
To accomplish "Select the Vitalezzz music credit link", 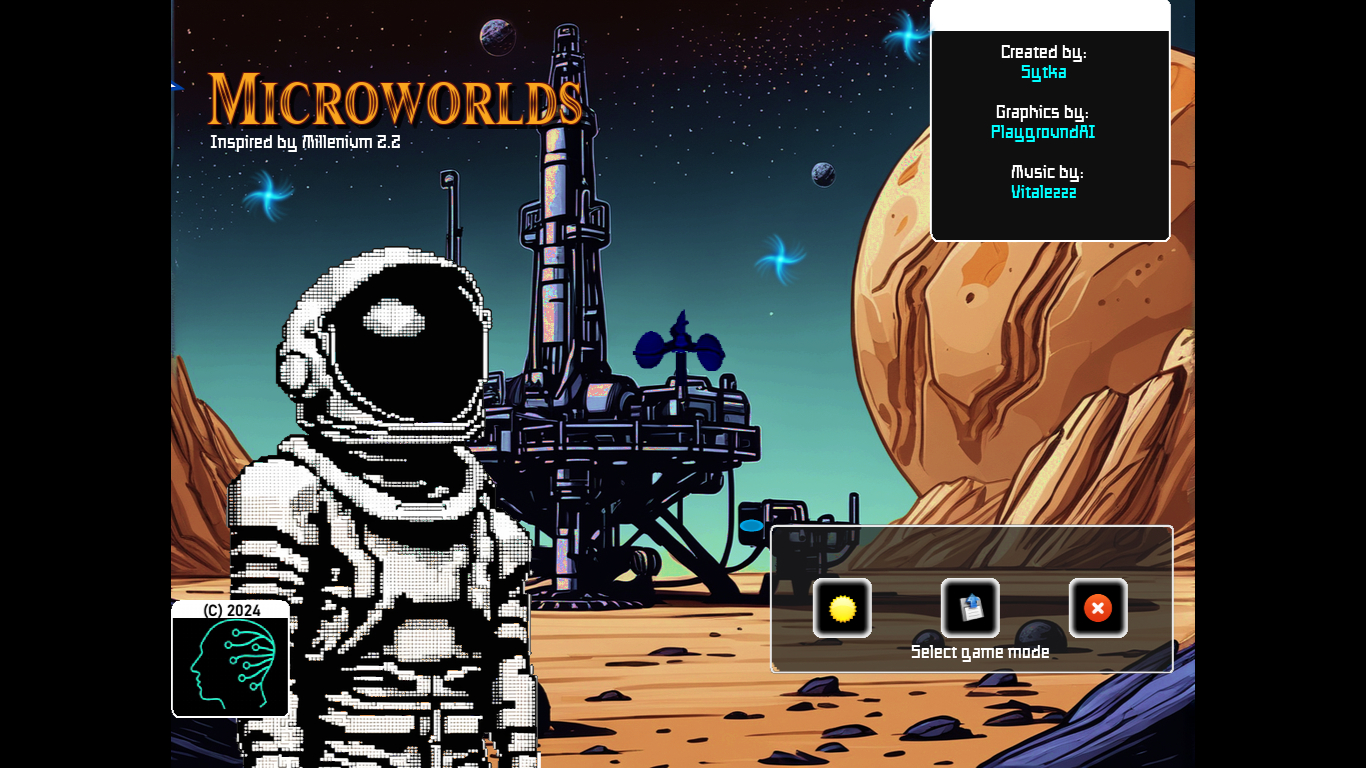I will pyautogui.click(x=1043, y=192).
